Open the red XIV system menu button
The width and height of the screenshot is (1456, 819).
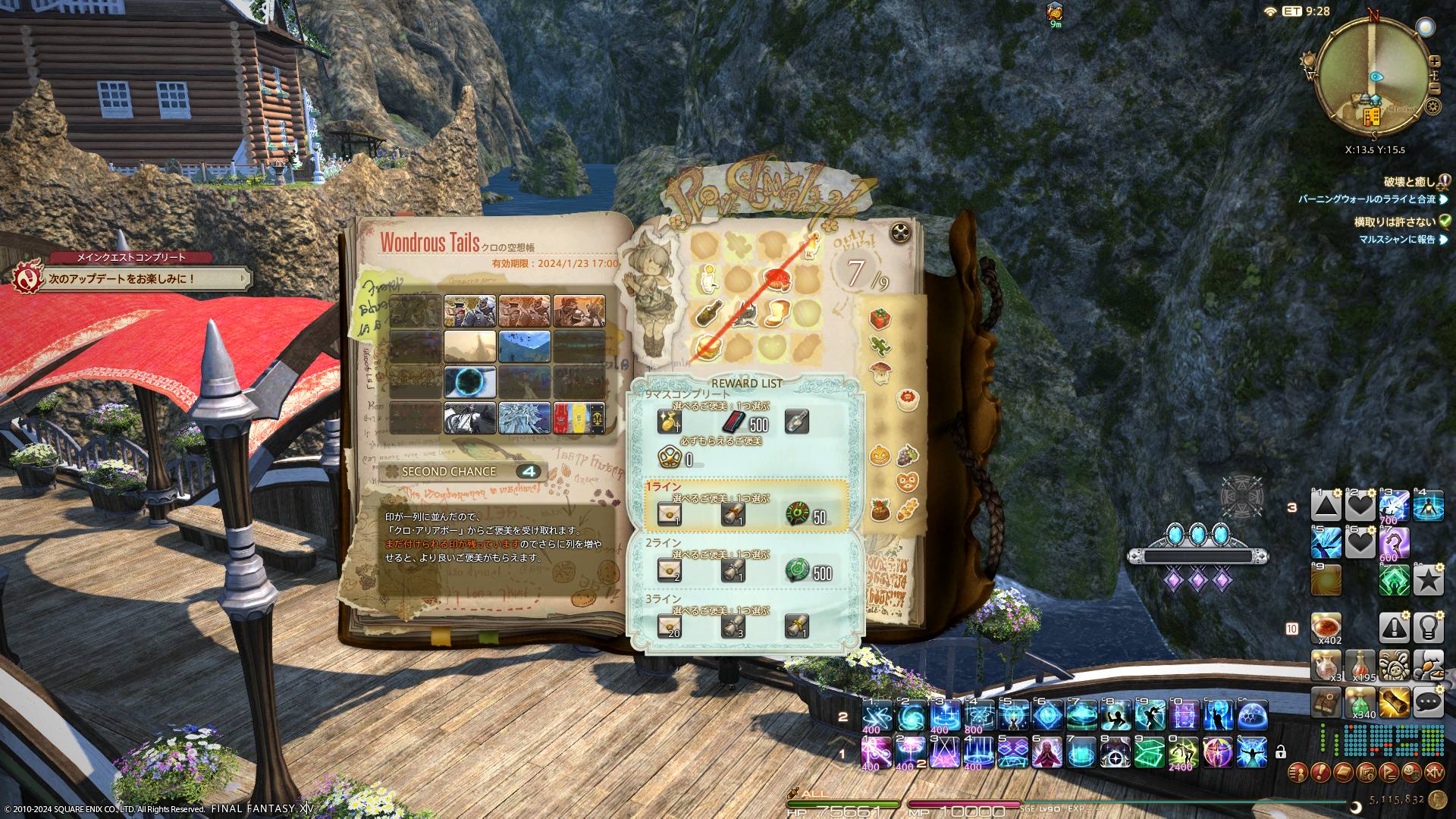tap(1434, 773)
